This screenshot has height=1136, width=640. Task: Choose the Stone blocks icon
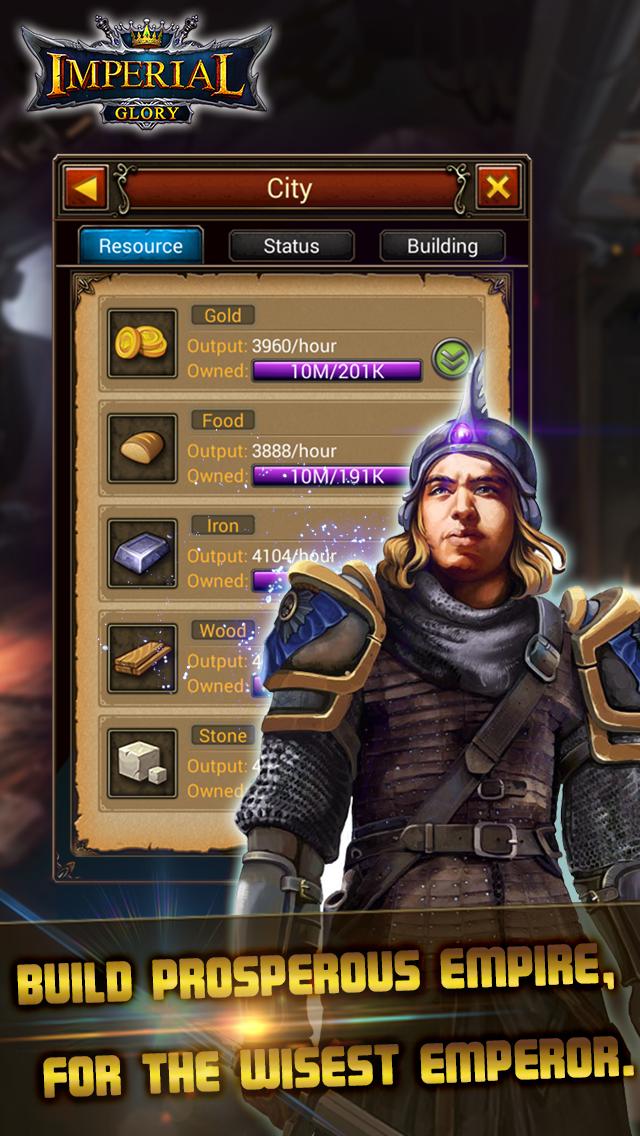click(x=142, y=763)
